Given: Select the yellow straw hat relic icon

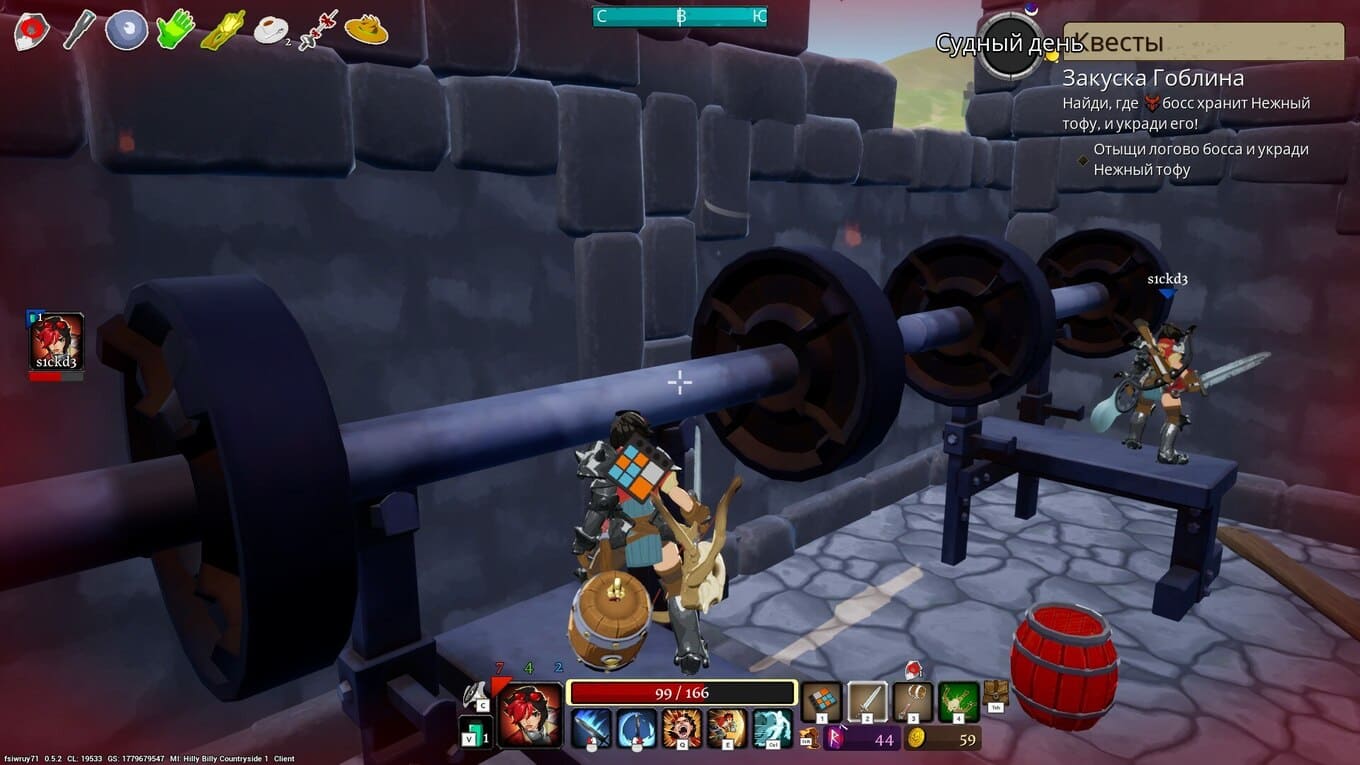Looking at the screenshot, I should click(366, 30).
